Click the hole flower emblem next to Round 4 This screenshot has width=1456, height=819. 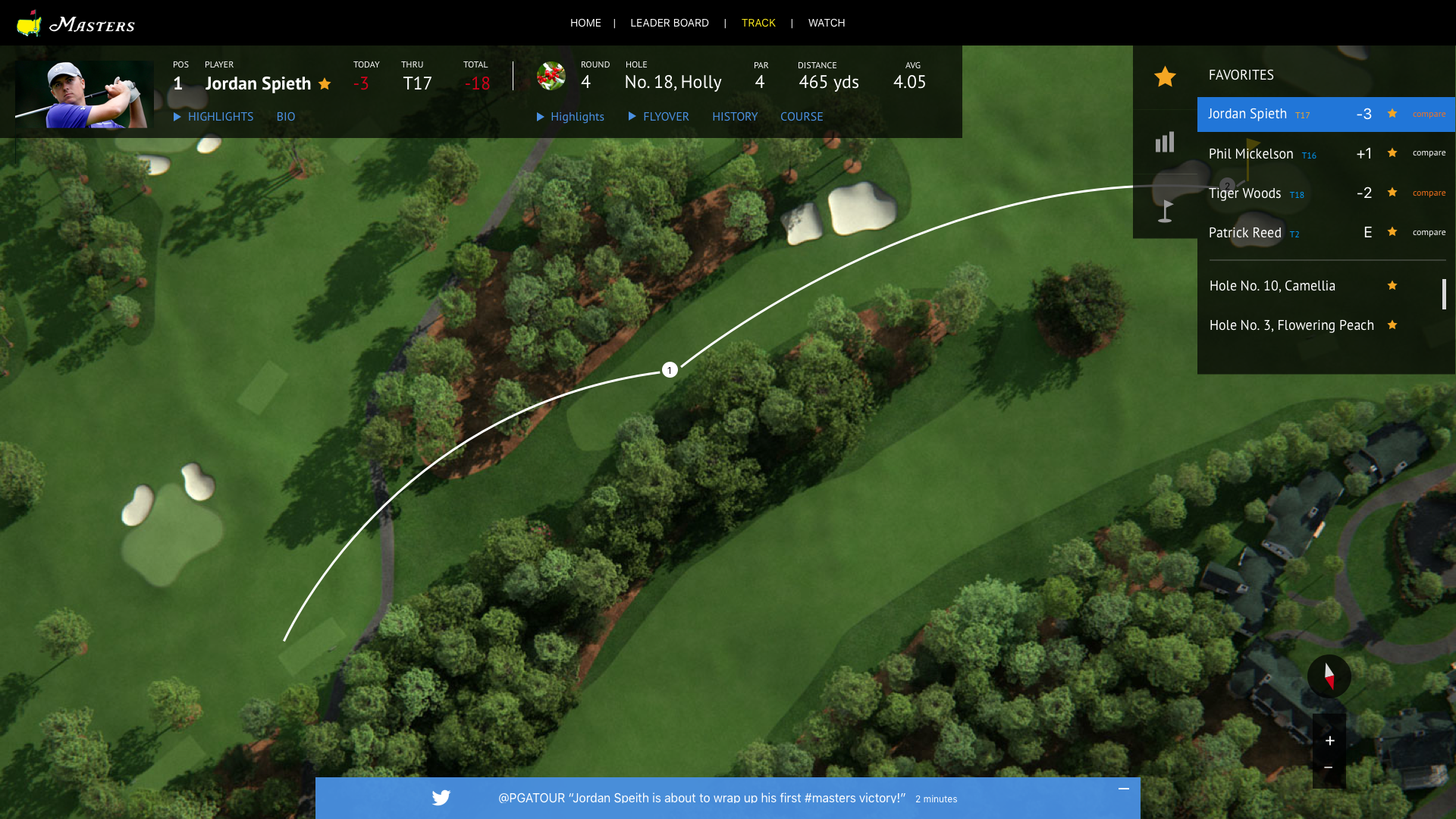pos(551,76)
